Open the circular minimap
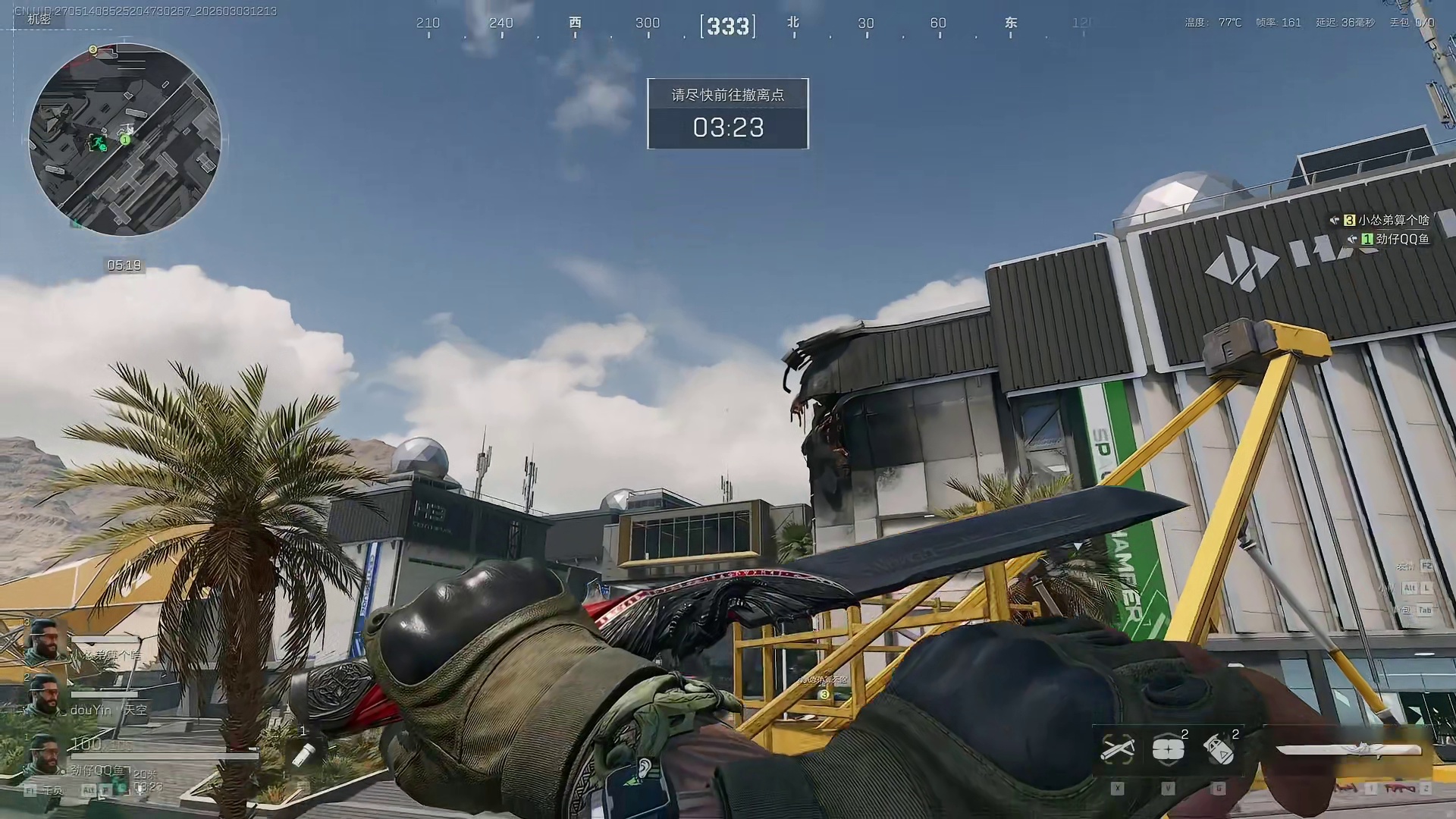 [x=125, y=140]
